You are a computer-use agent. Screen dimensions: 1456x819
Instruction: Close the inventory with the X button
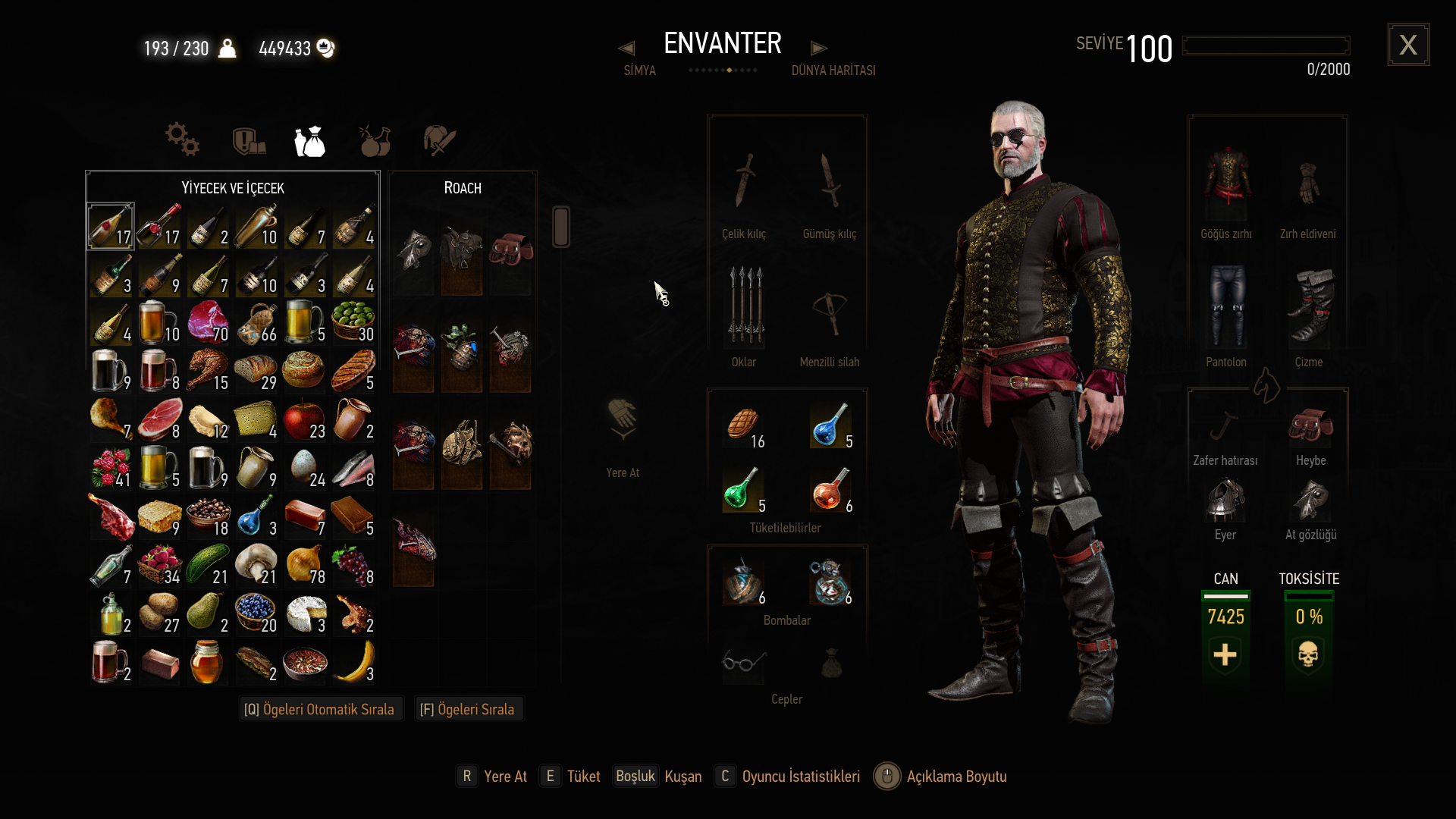(x=1408, y=45)
